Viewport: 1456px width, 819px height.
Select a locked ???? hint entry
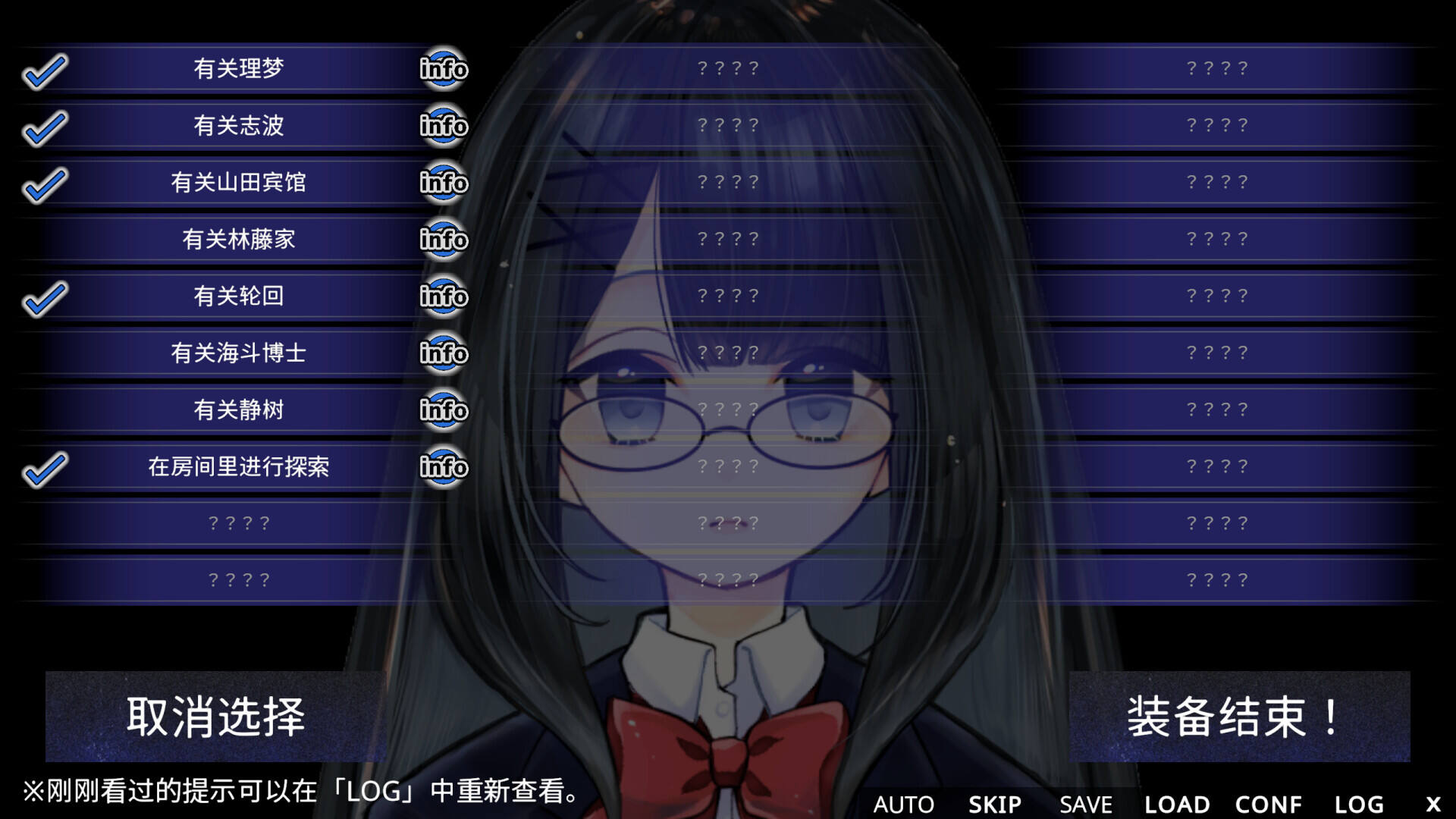click(237, 523)
